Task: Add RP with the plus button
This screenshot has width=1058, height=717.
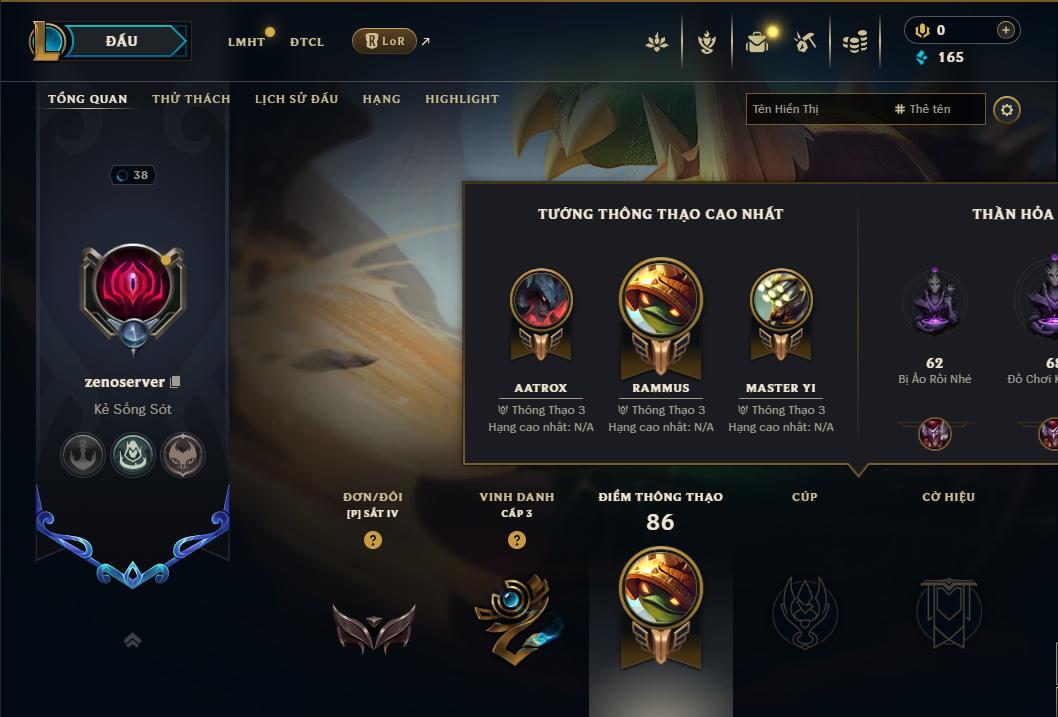Action: [1006, 30]
